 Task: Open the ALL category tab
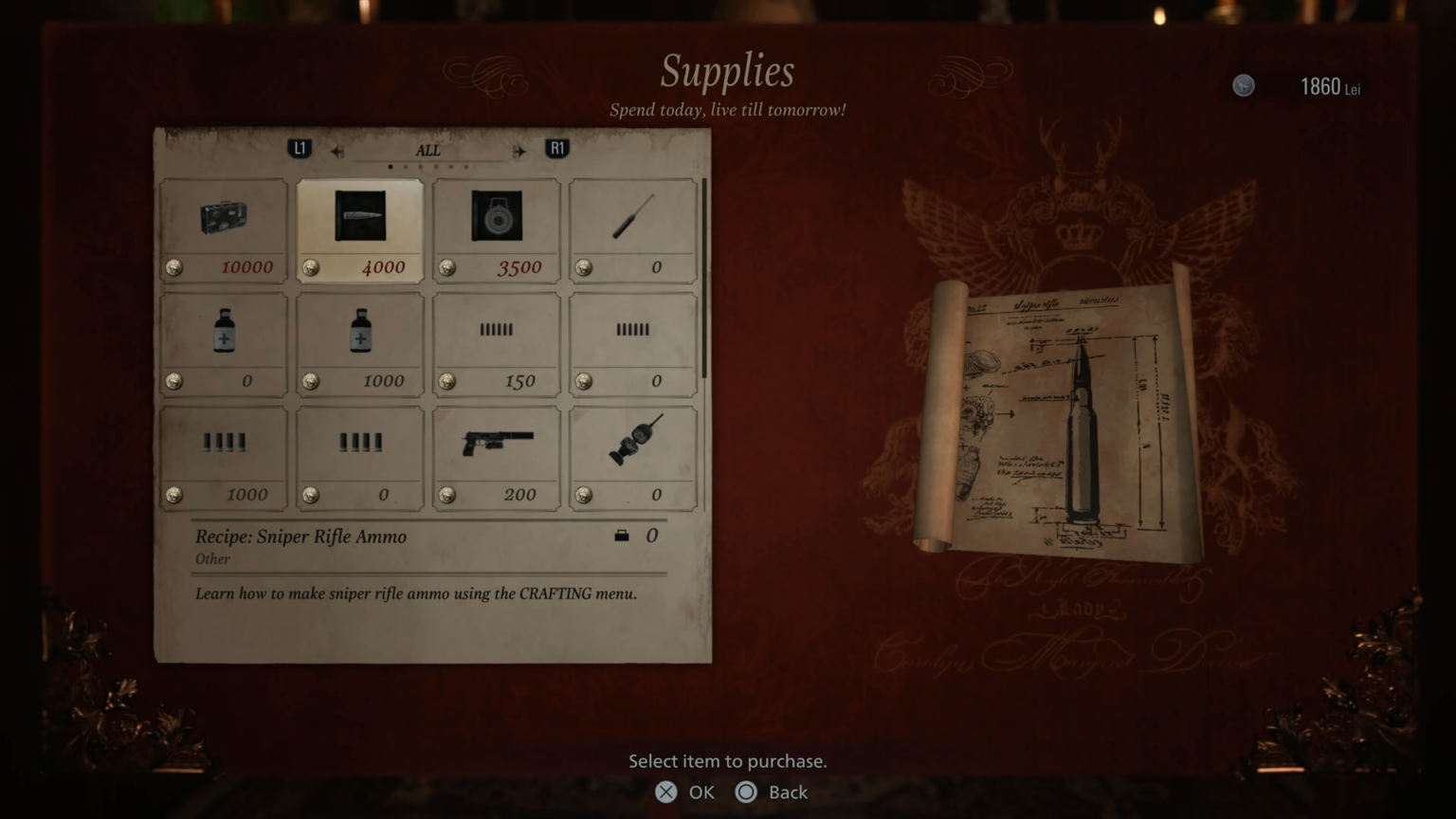[428, 150]
